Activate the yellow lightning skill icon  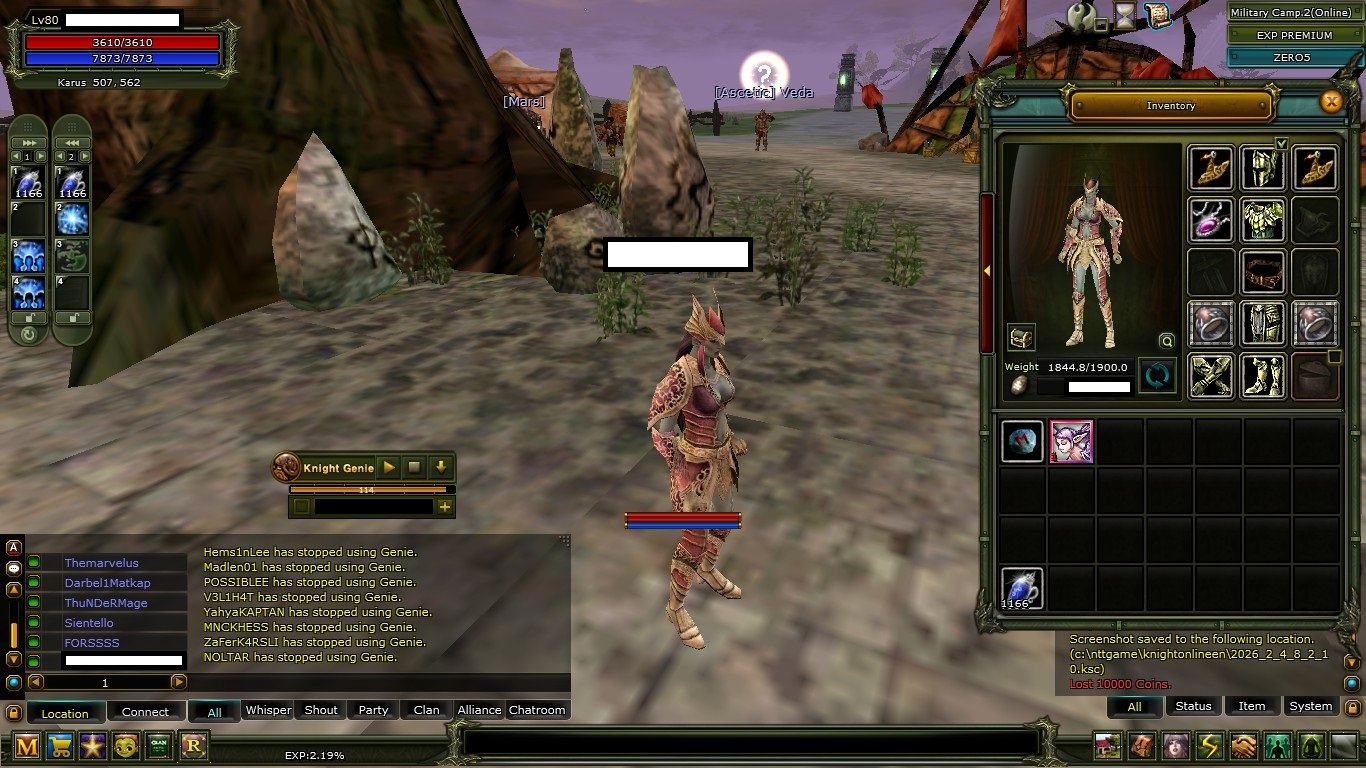point(1209,746)
